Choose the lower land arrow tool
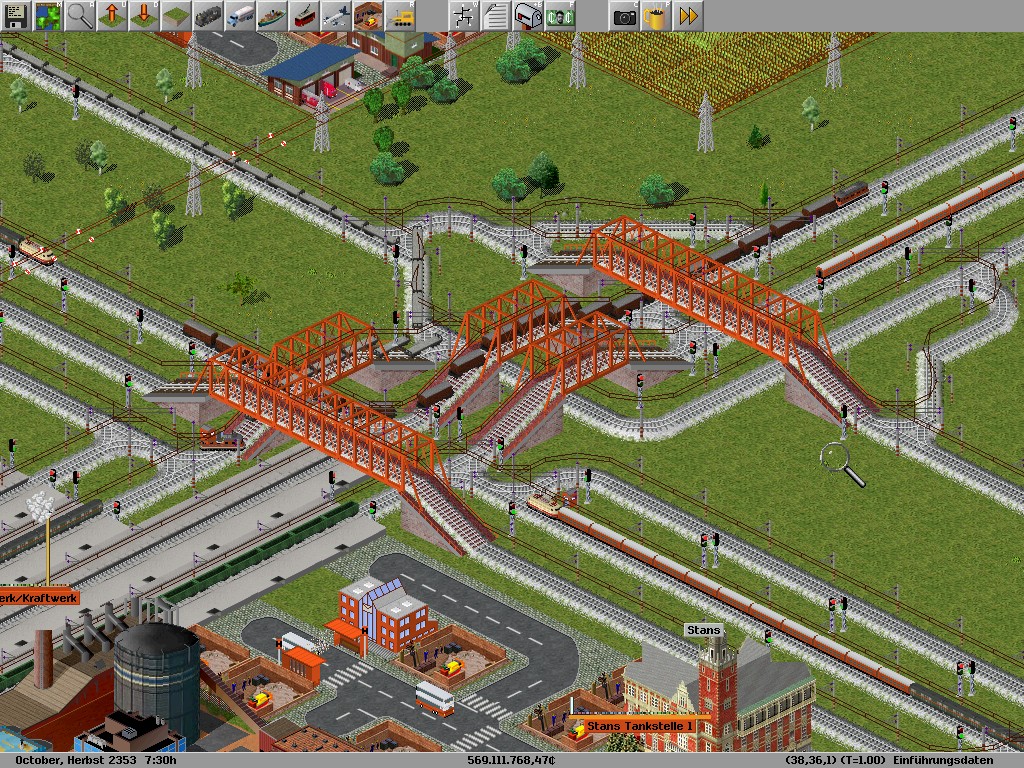Viewport: 1024px width, 768px height. [x=144, y=16]
